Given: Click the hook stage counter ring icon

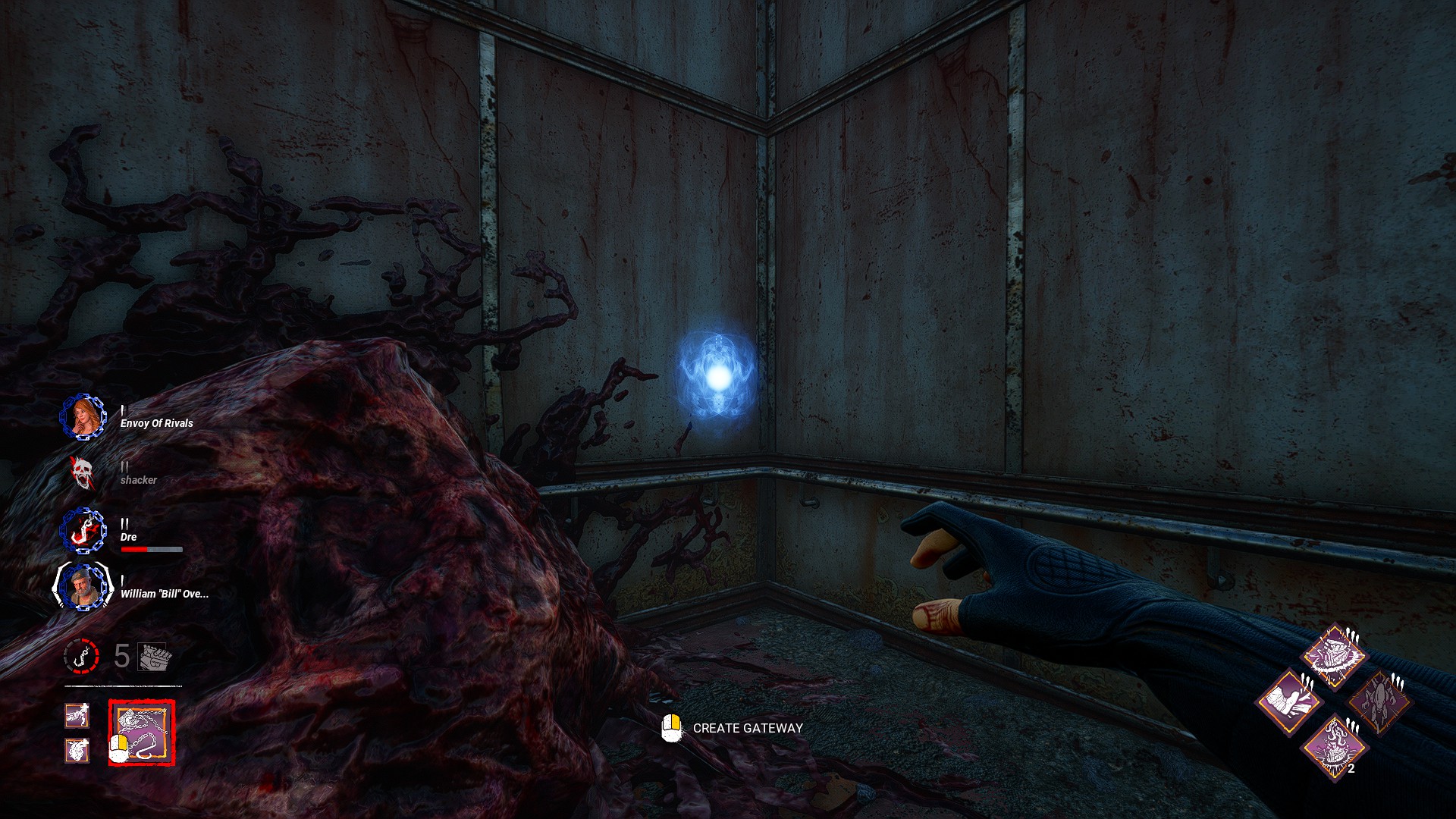Looking at the screenshot, I should (x=81, y=655).
